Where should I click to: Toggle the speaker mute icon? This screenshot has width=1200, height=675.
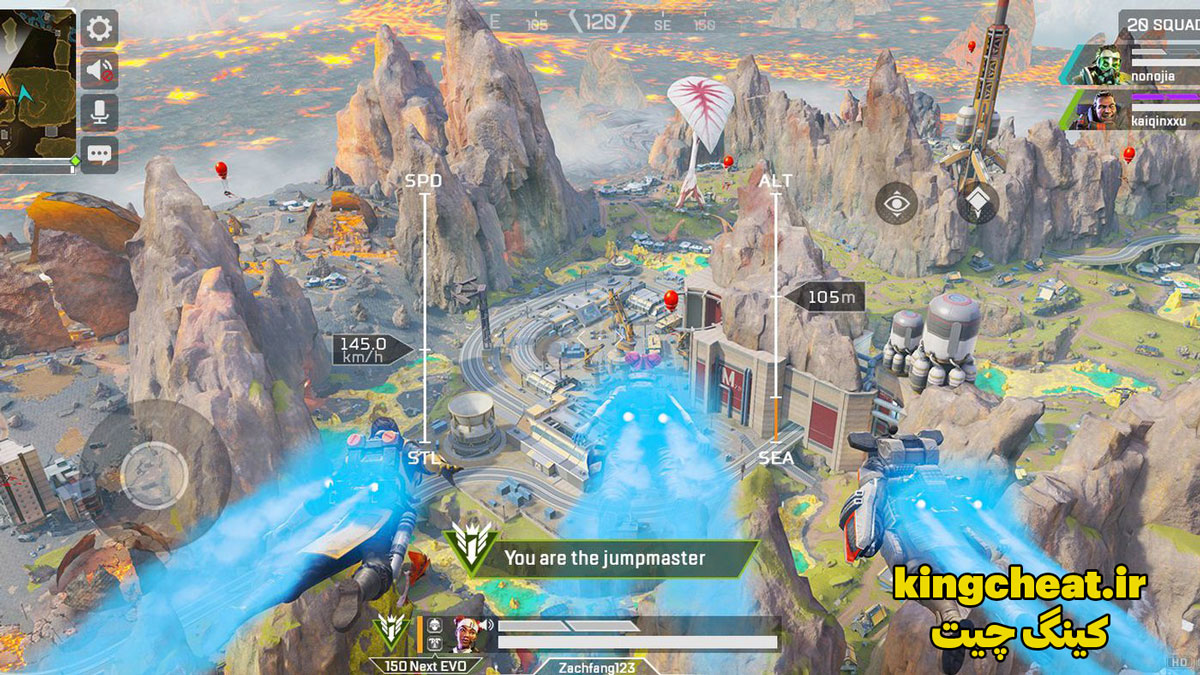tap(99, 70)
